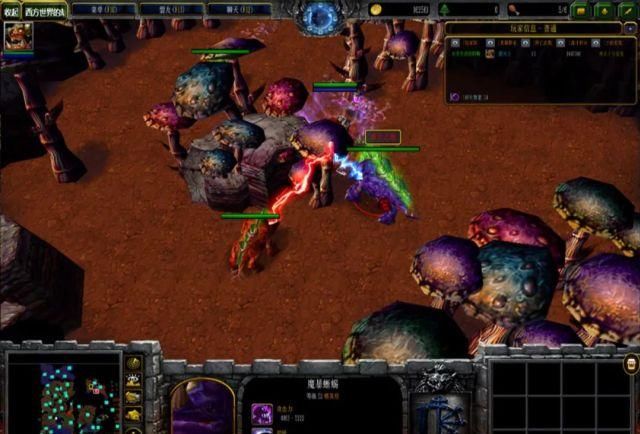Click the last green button at top right
Image resolution: width=640 pixels, height=434 pixels.
coord(628,10)
